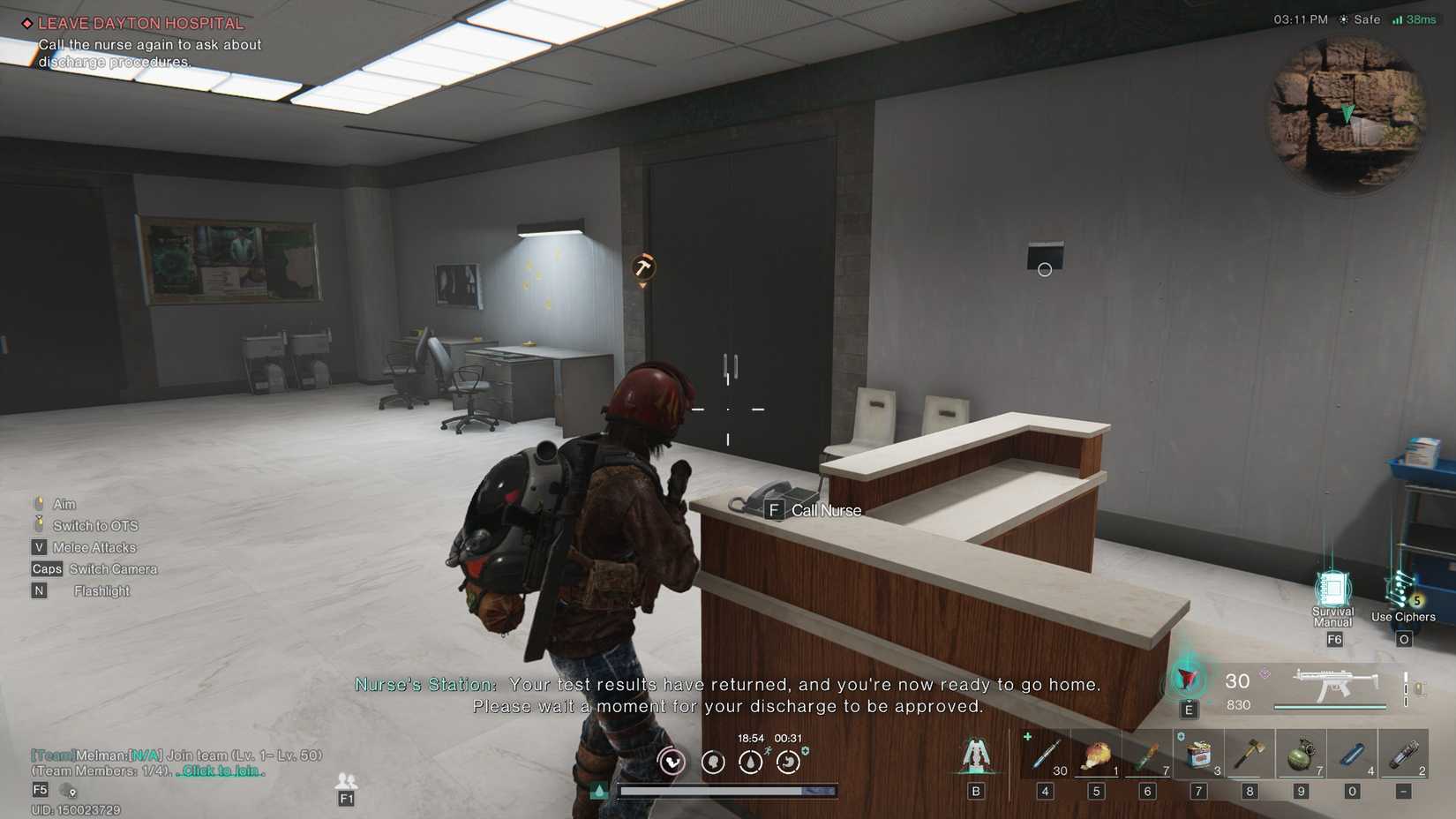1456x819 pixels.
Task: Click the glowstick in hotbar slot 0
Action: coord(1355,755)
